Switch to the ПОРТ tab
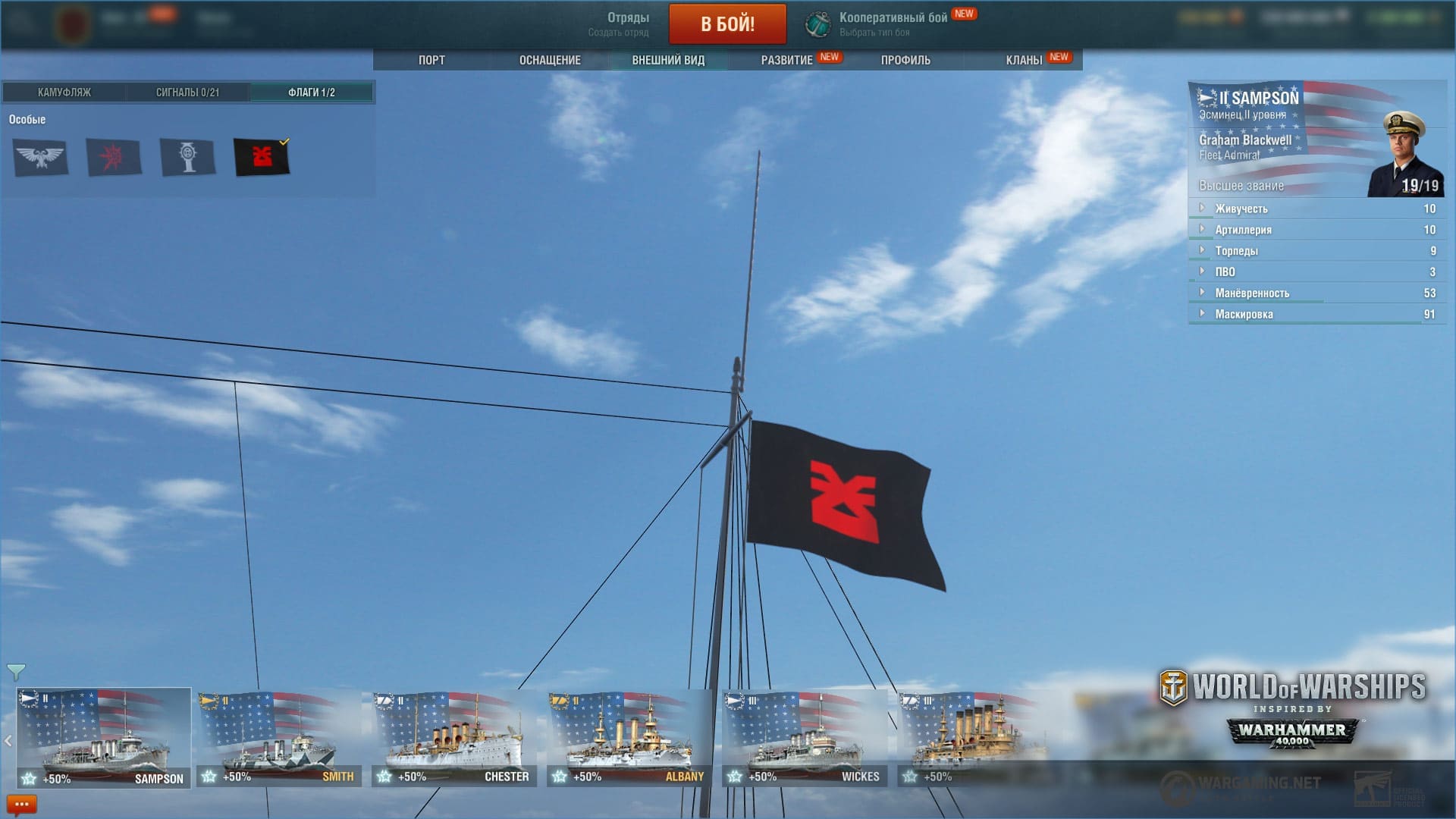This screenshot has height=819, width=1456. point(431,60)
